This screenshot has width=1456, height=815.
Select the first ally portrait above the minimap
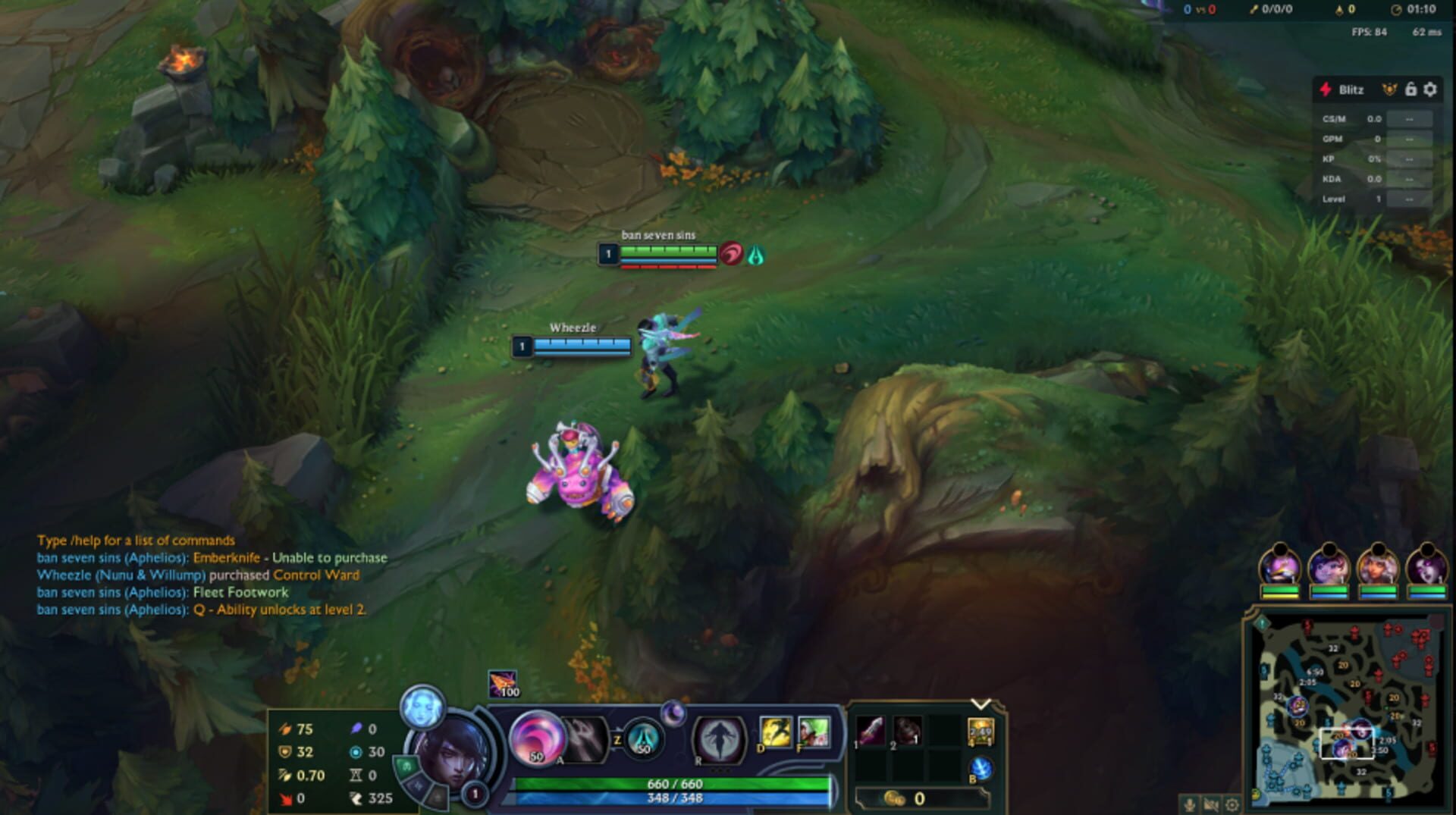pyautogui.click(x=1280, y=566)
